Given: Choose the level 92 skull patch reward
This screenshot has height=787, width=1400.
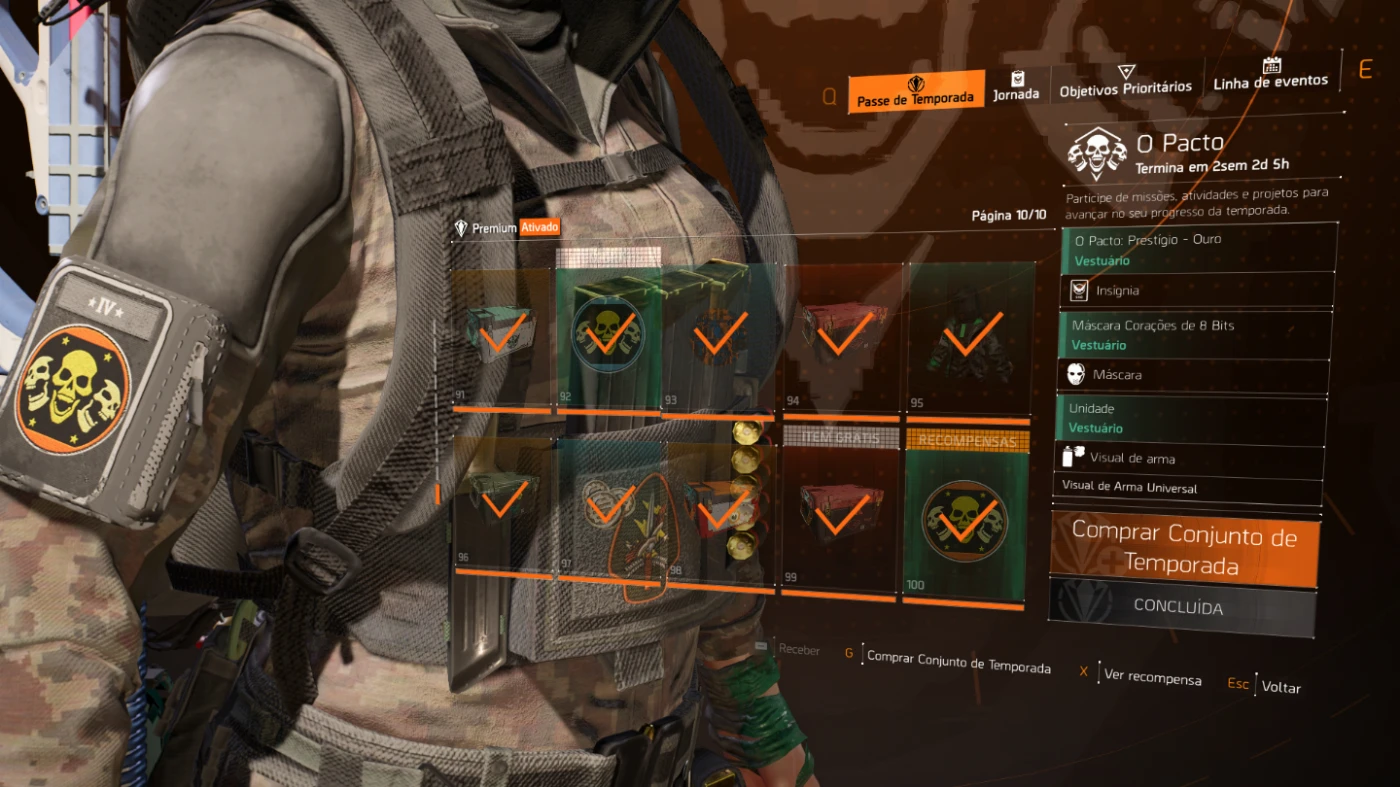Looking at the screenshot, I should pyautogui.click(x=608, y=336).
